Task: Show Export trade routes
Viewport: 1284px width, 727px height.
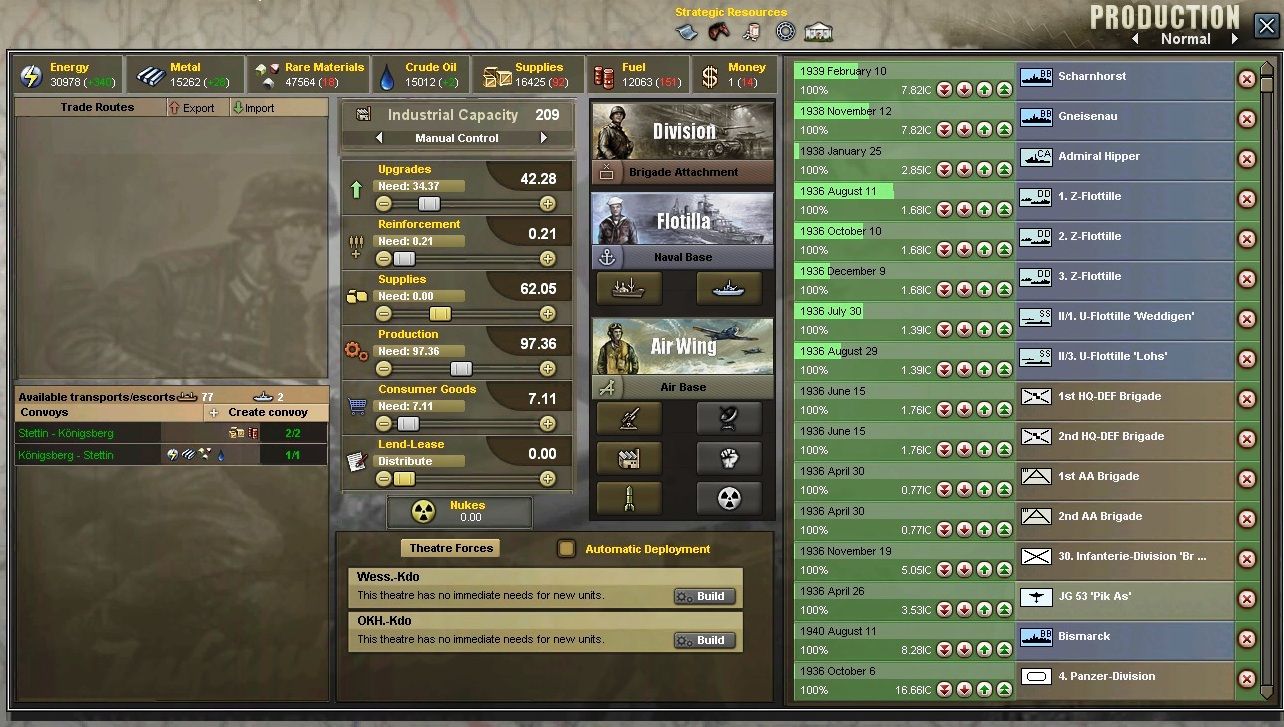Action: pos(191,108)
